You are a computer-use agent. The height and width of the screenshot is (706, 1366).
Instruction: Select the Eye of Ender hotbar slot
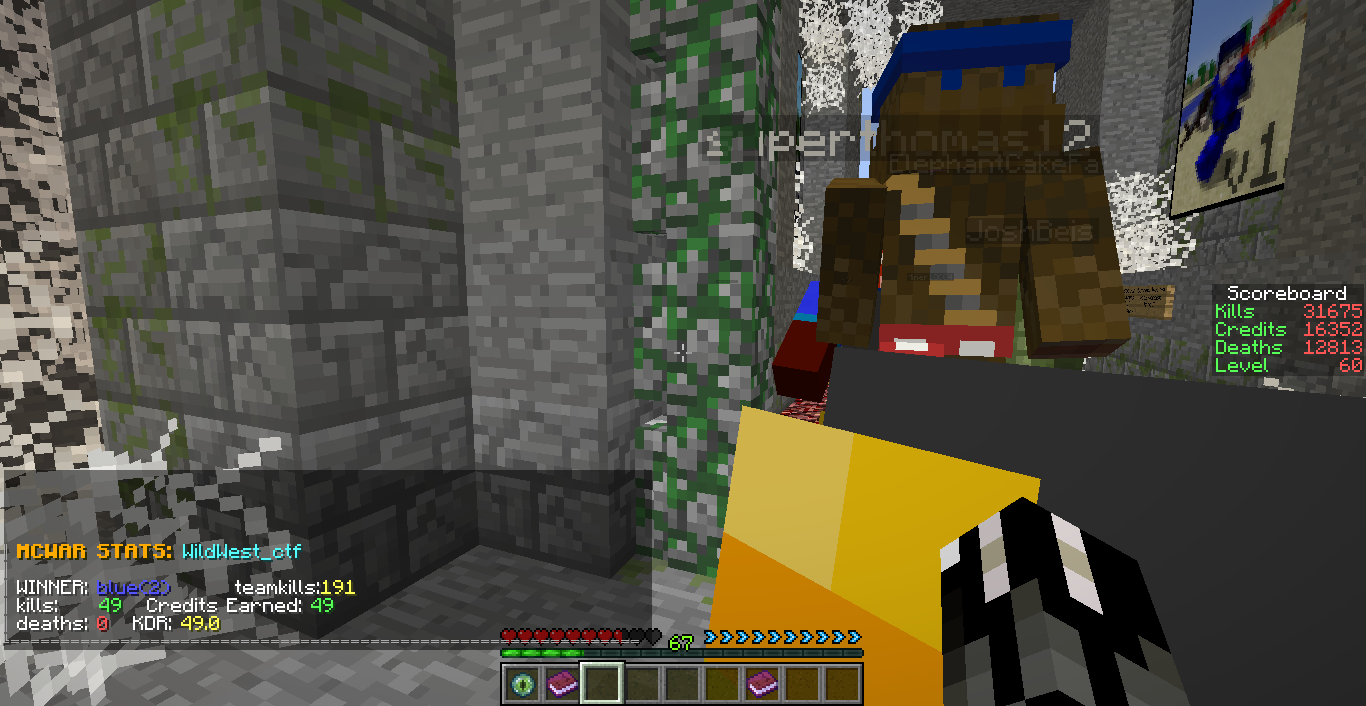point(521,684)
